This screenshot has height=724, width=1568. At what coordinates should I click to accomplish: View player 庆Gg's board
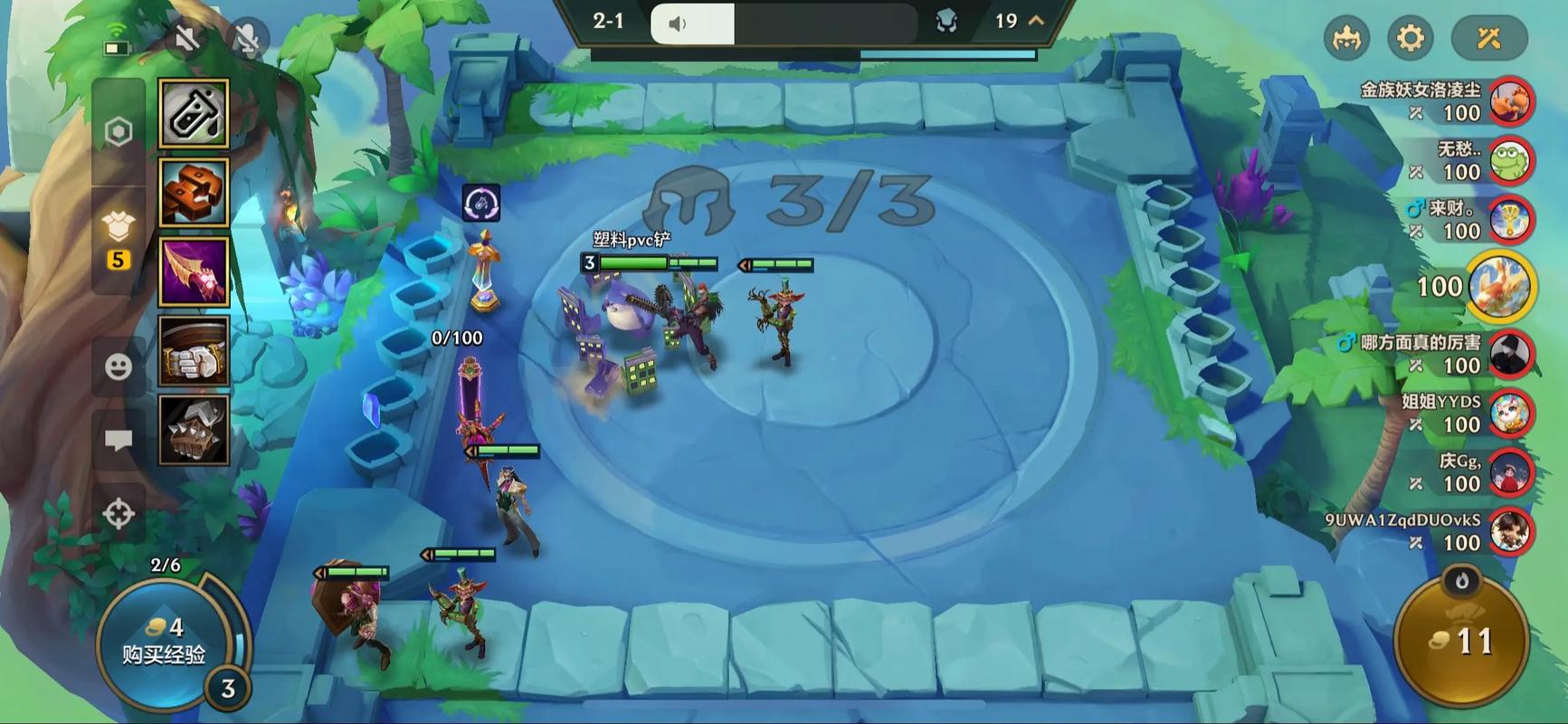[x=1510, y=472]
